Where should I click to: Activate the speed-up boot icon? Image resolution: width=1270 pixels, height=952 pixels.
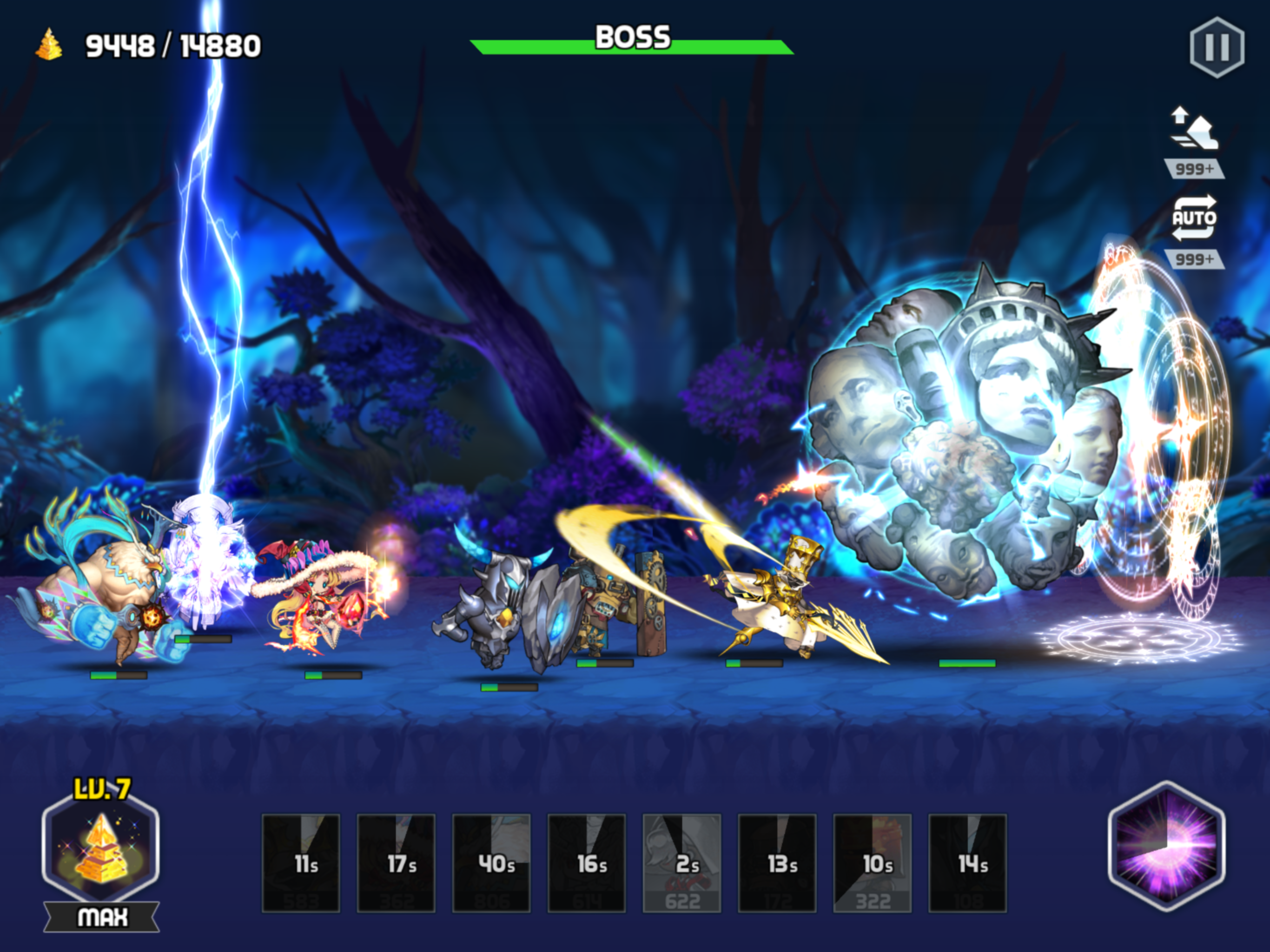[1194, 129]
